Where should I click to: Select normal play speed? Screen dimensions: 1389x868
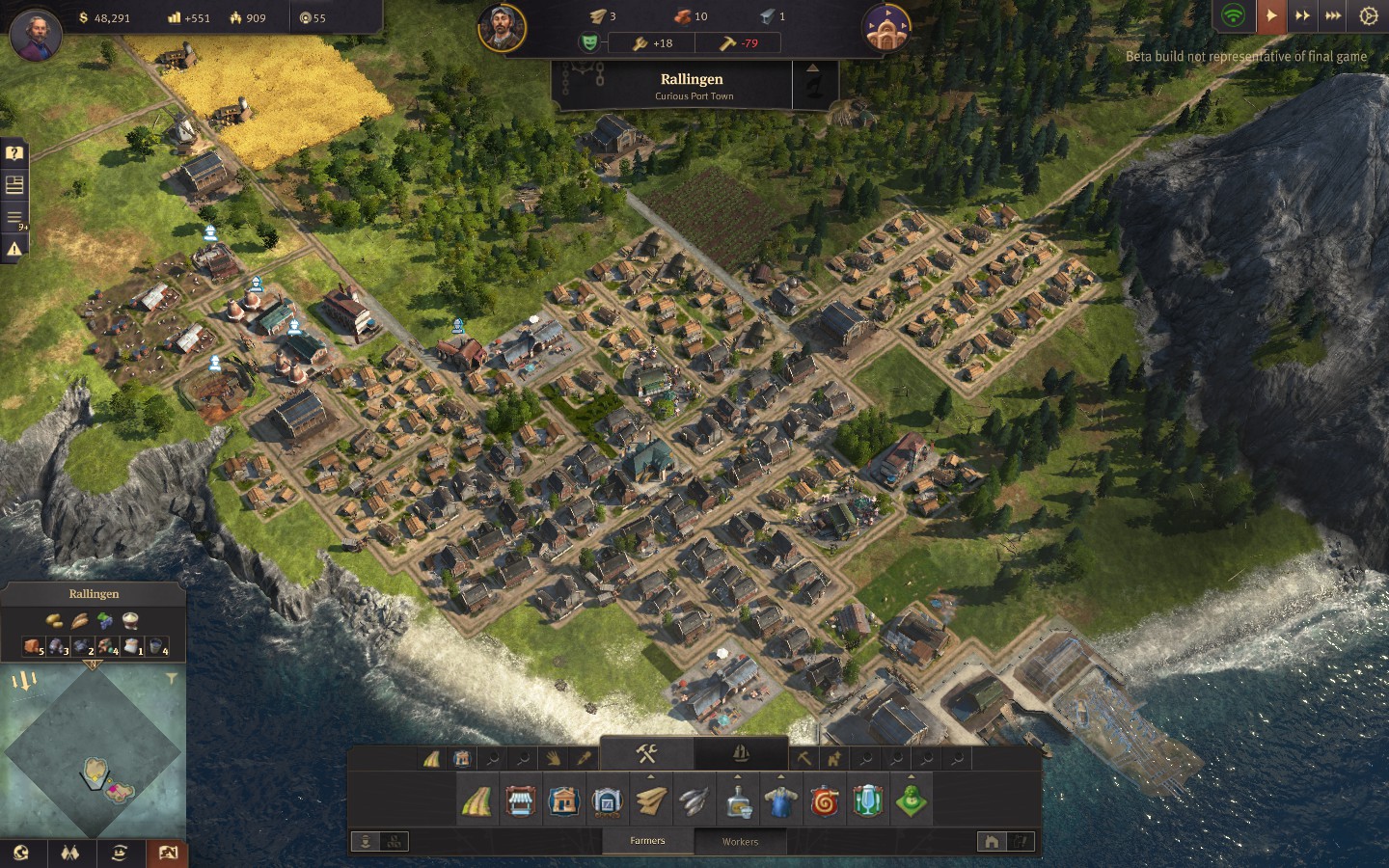1271,16
